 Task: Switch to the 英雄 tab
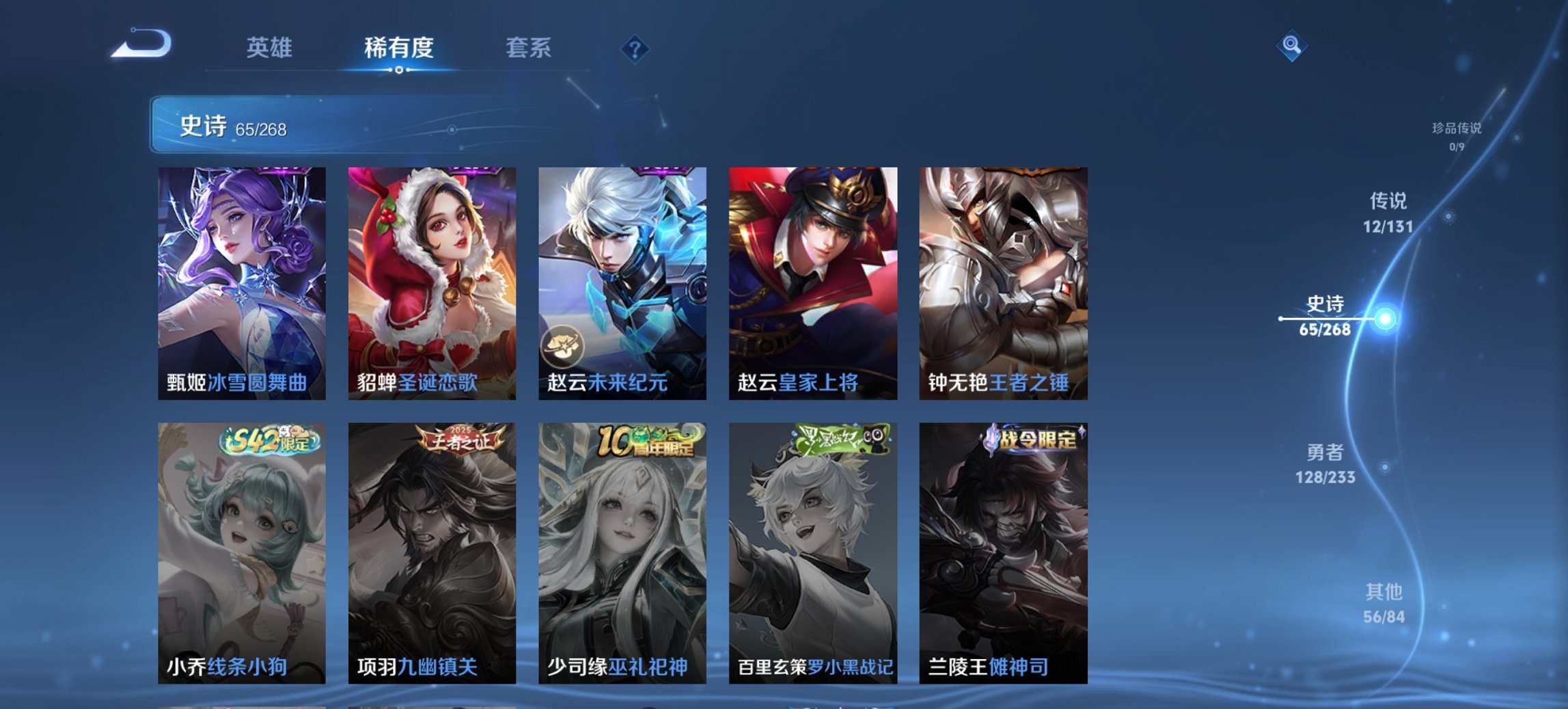[271, 48]
